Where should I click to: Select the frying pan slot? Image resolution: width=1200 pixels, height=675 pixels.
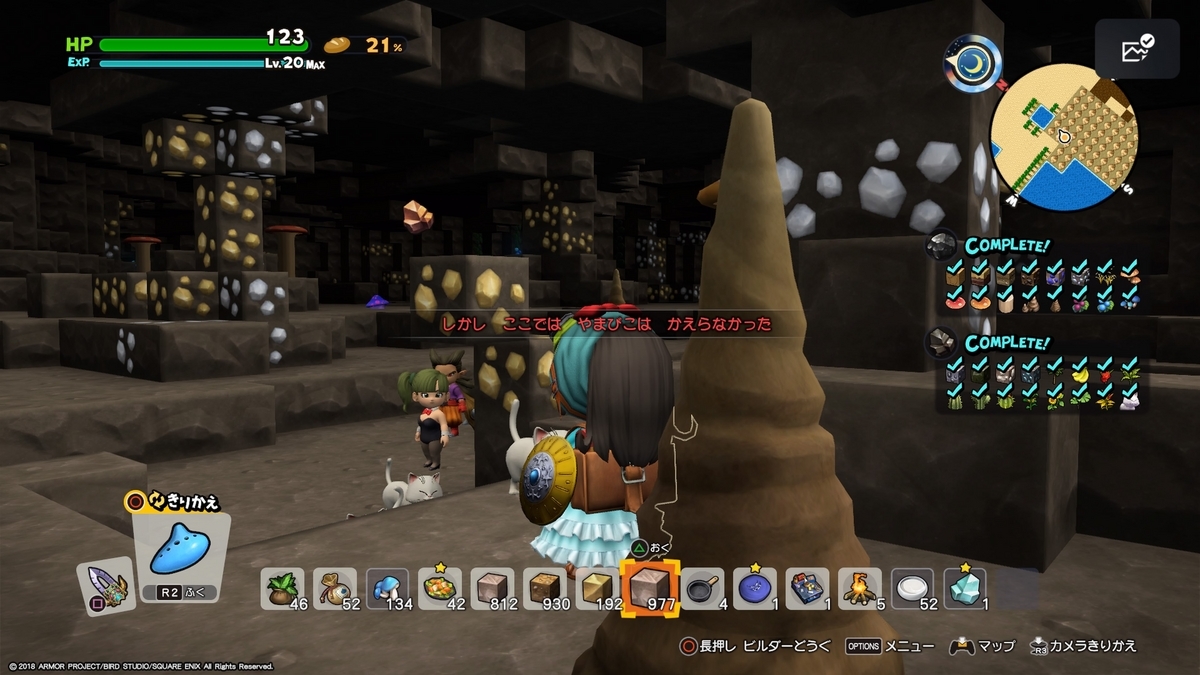pyautogui.click(x=704, y=588)
